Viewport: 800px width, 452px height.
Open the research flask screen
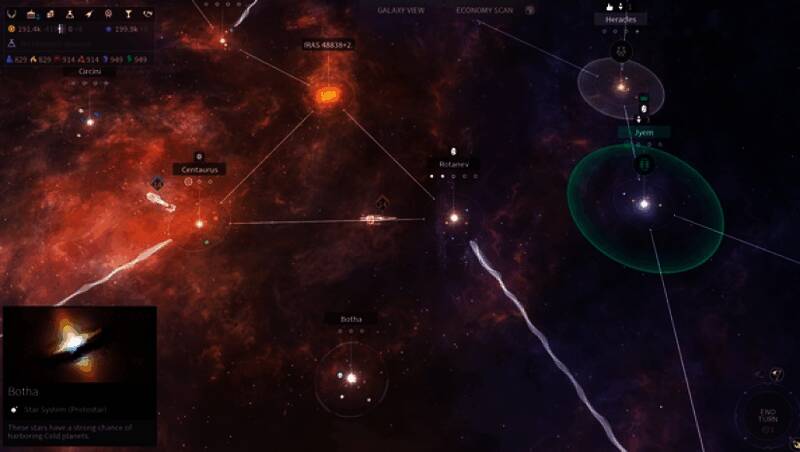tap(70, 14)
